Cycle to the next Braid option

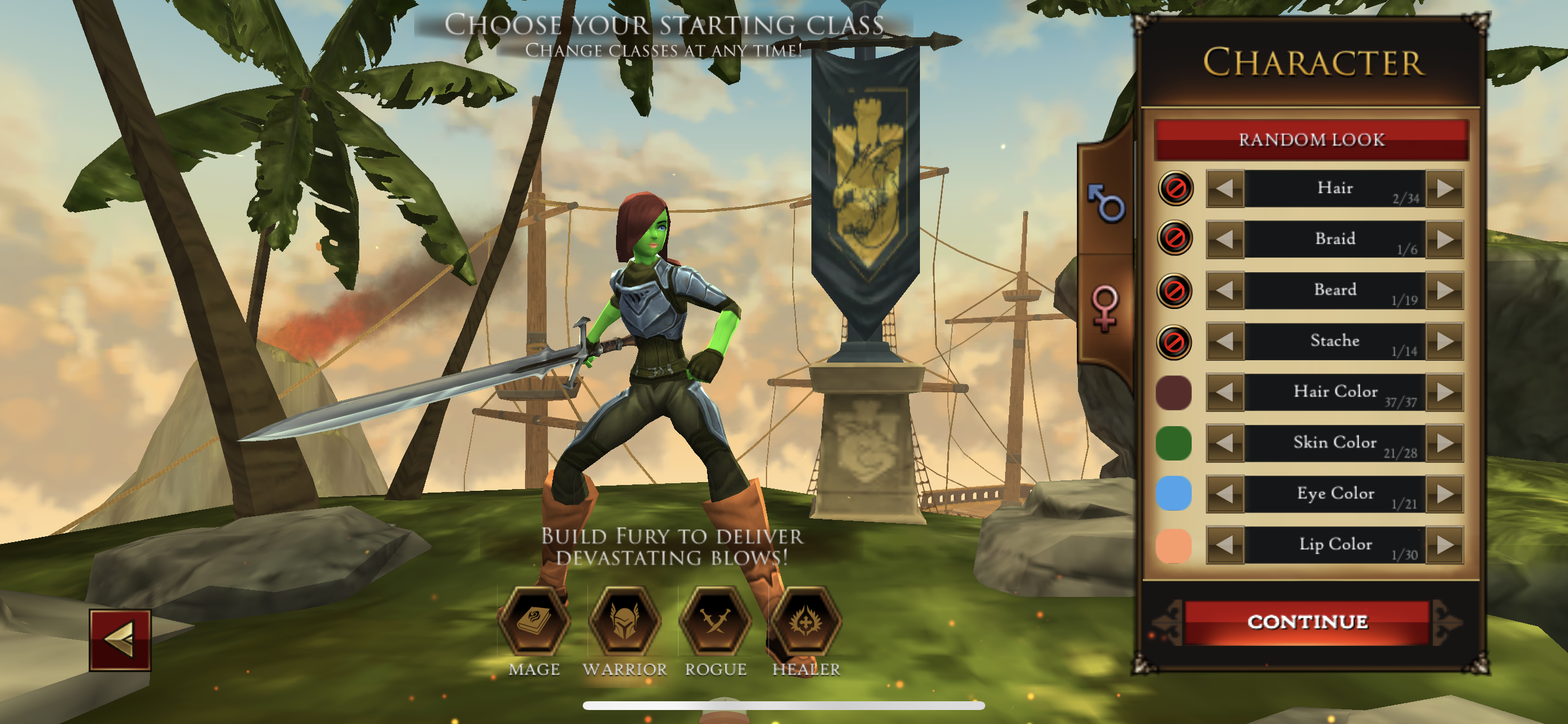1445,240
